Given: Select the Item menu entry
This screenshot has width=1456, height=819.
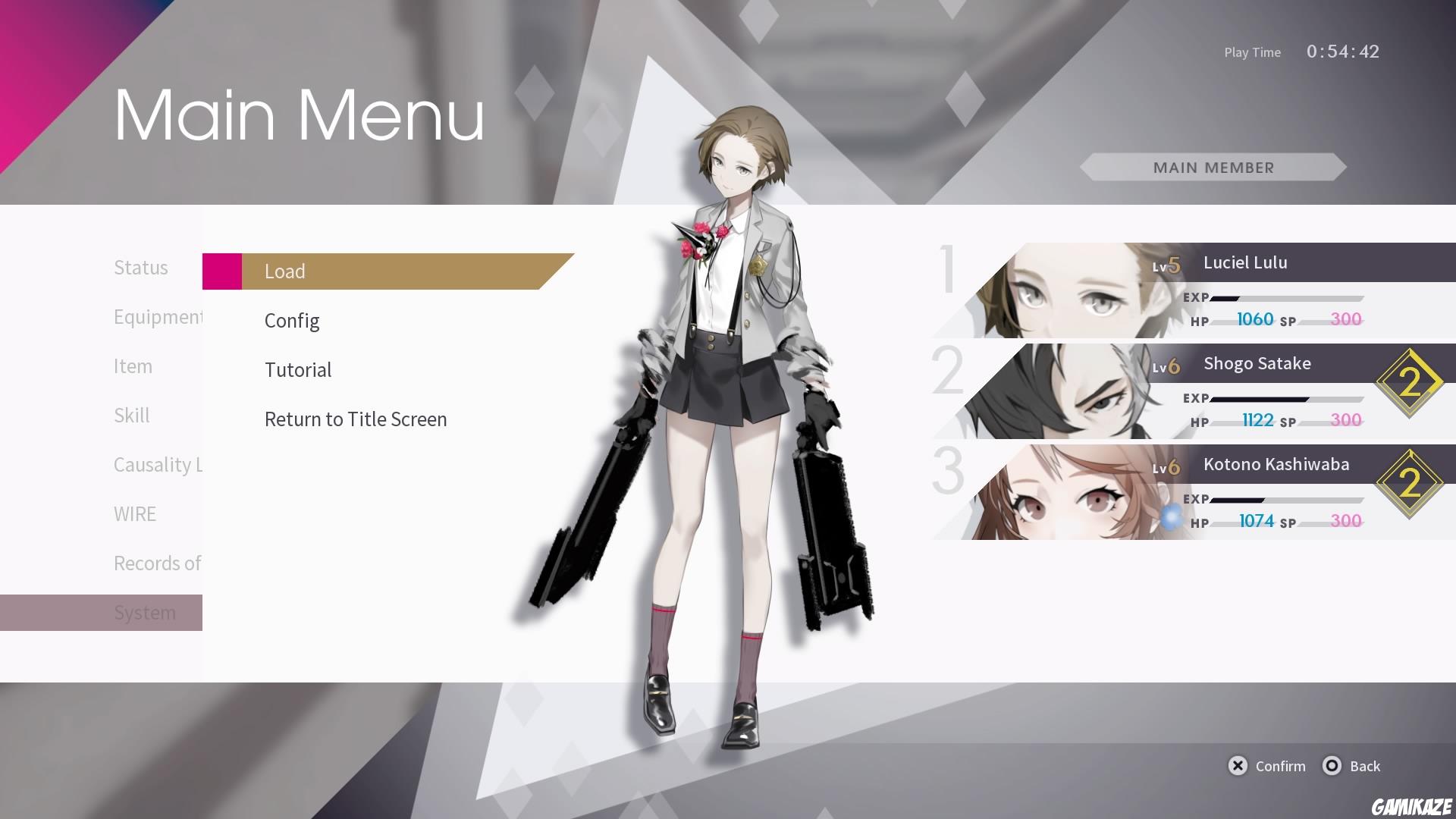Looking at the screenshot, I should [x=133, y=366].
